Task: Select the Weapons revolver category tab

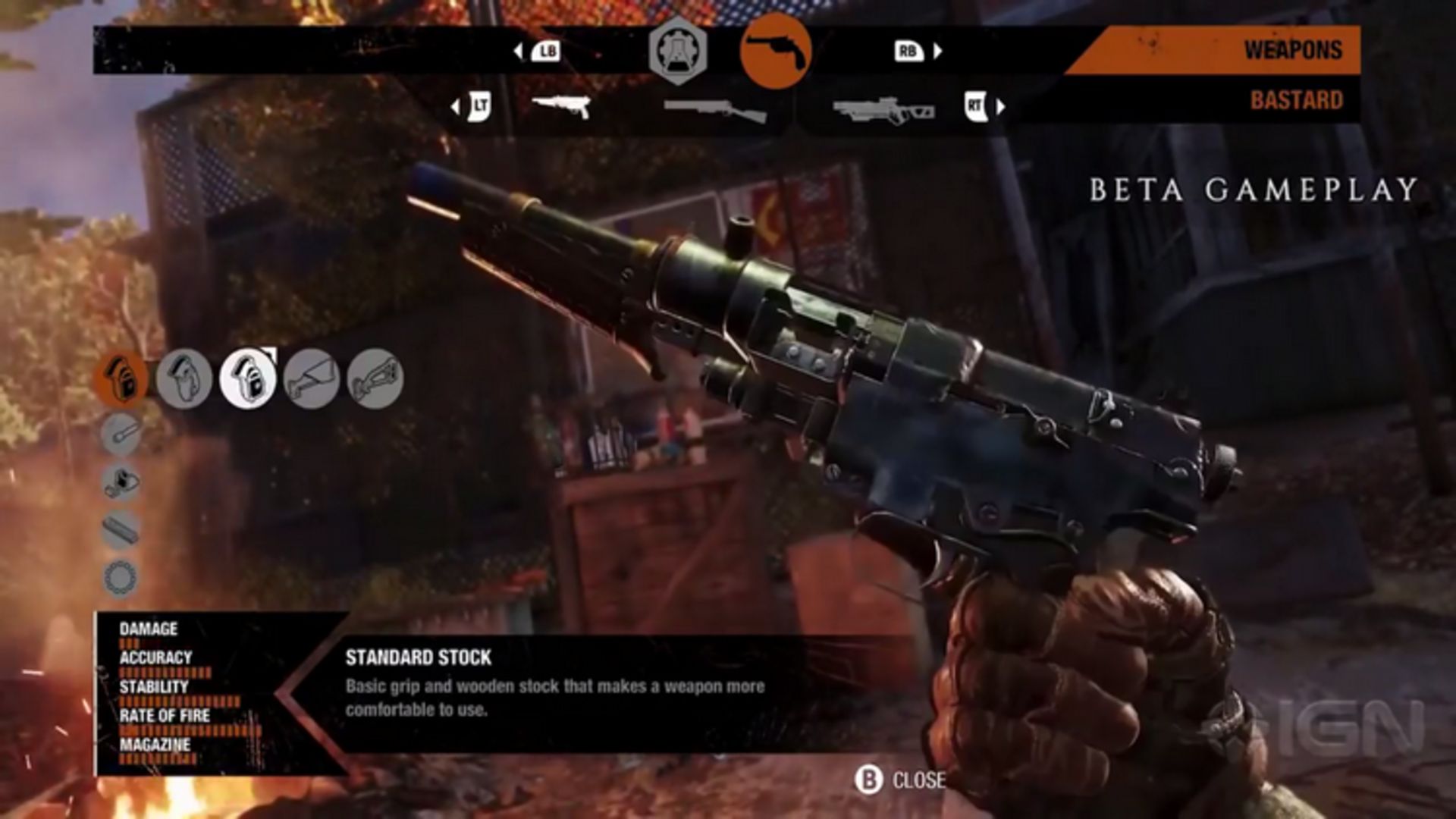Action: click(x=775, y=51)
